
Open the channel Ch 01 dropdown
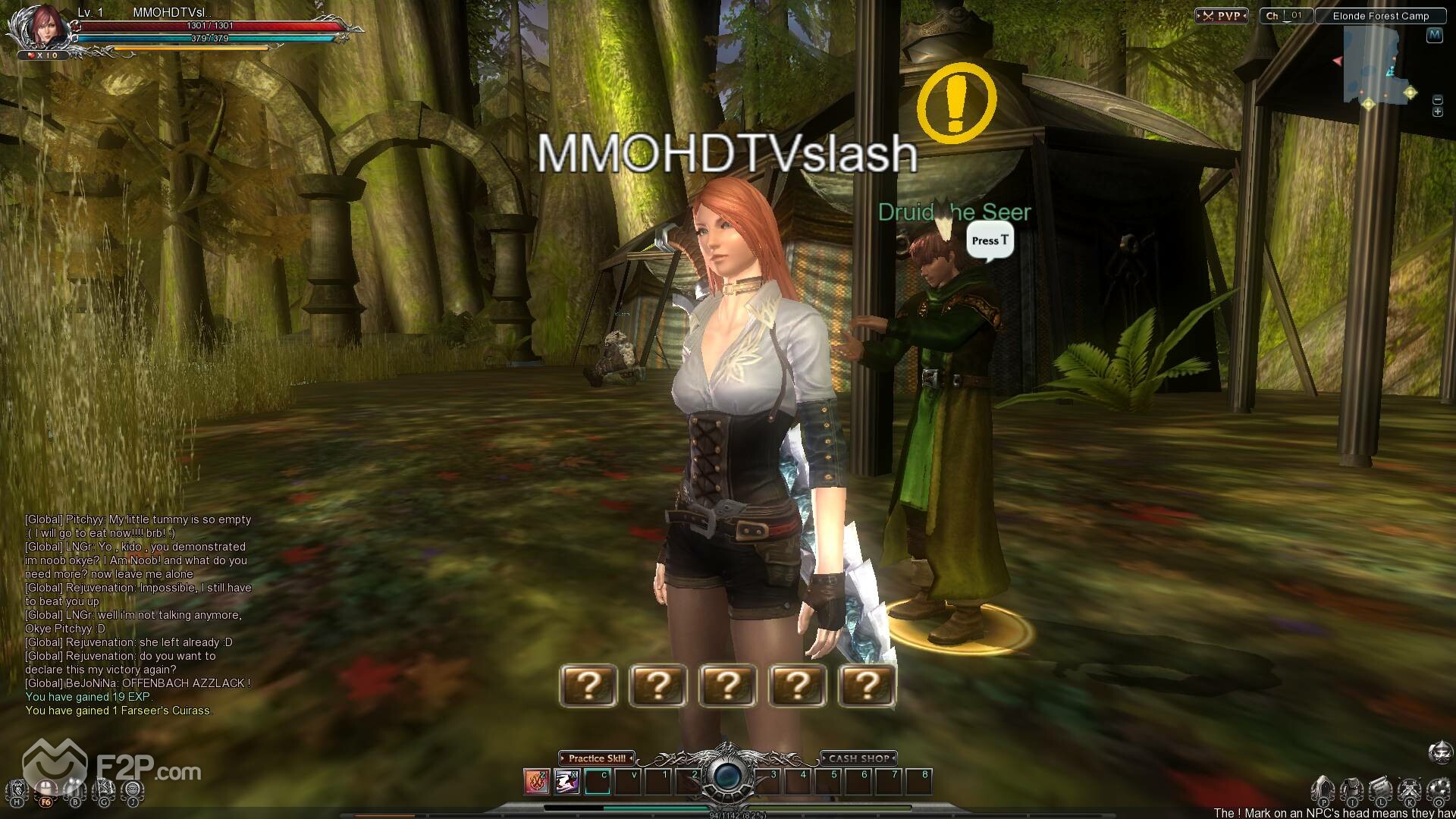coord(1285,16)
